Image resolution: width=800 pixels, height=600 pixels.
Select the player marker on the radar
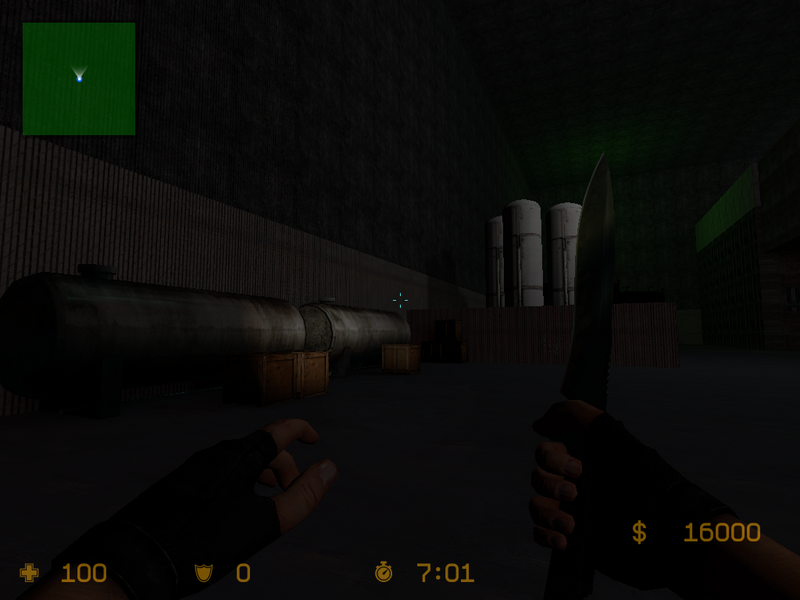click(79, 77)
